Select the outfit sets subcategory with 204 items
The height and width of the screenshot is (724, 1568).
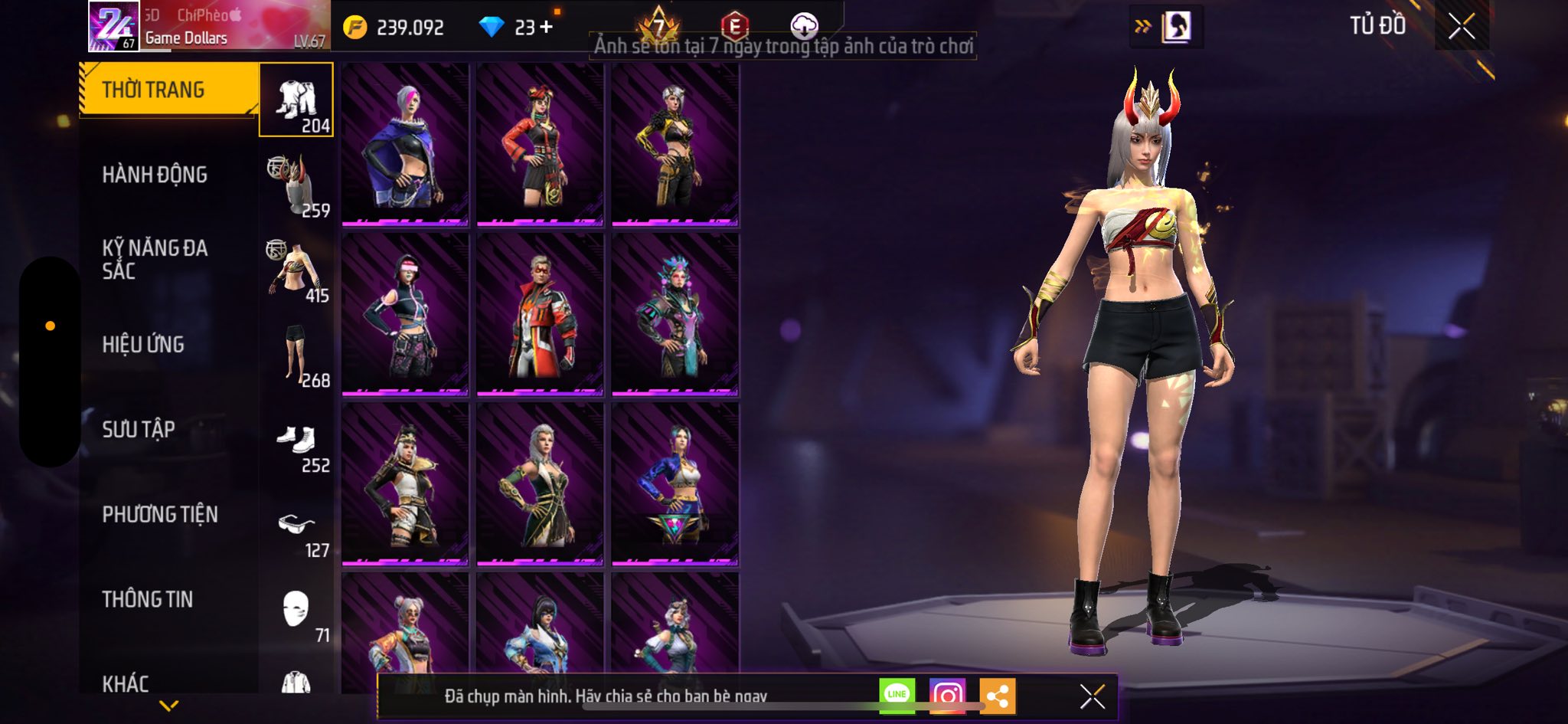click(296, 100)
